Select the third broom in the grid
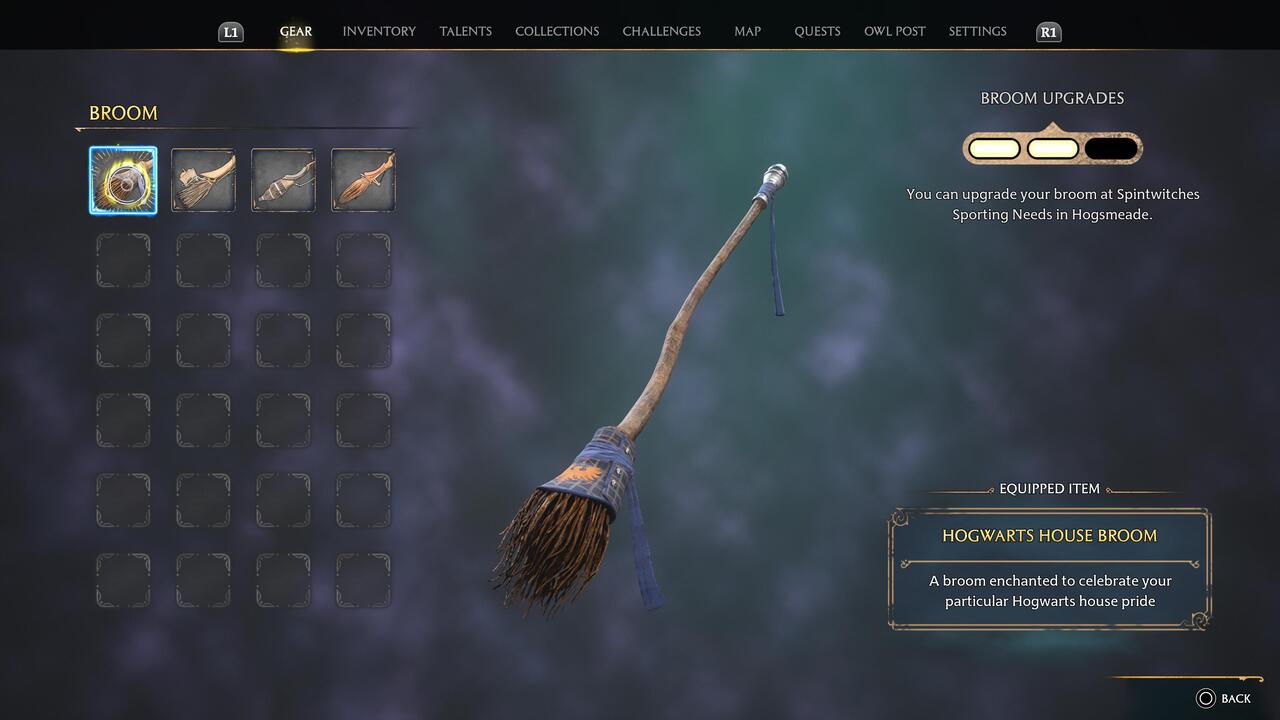The image size is (1280, 720). click(283, 180)
